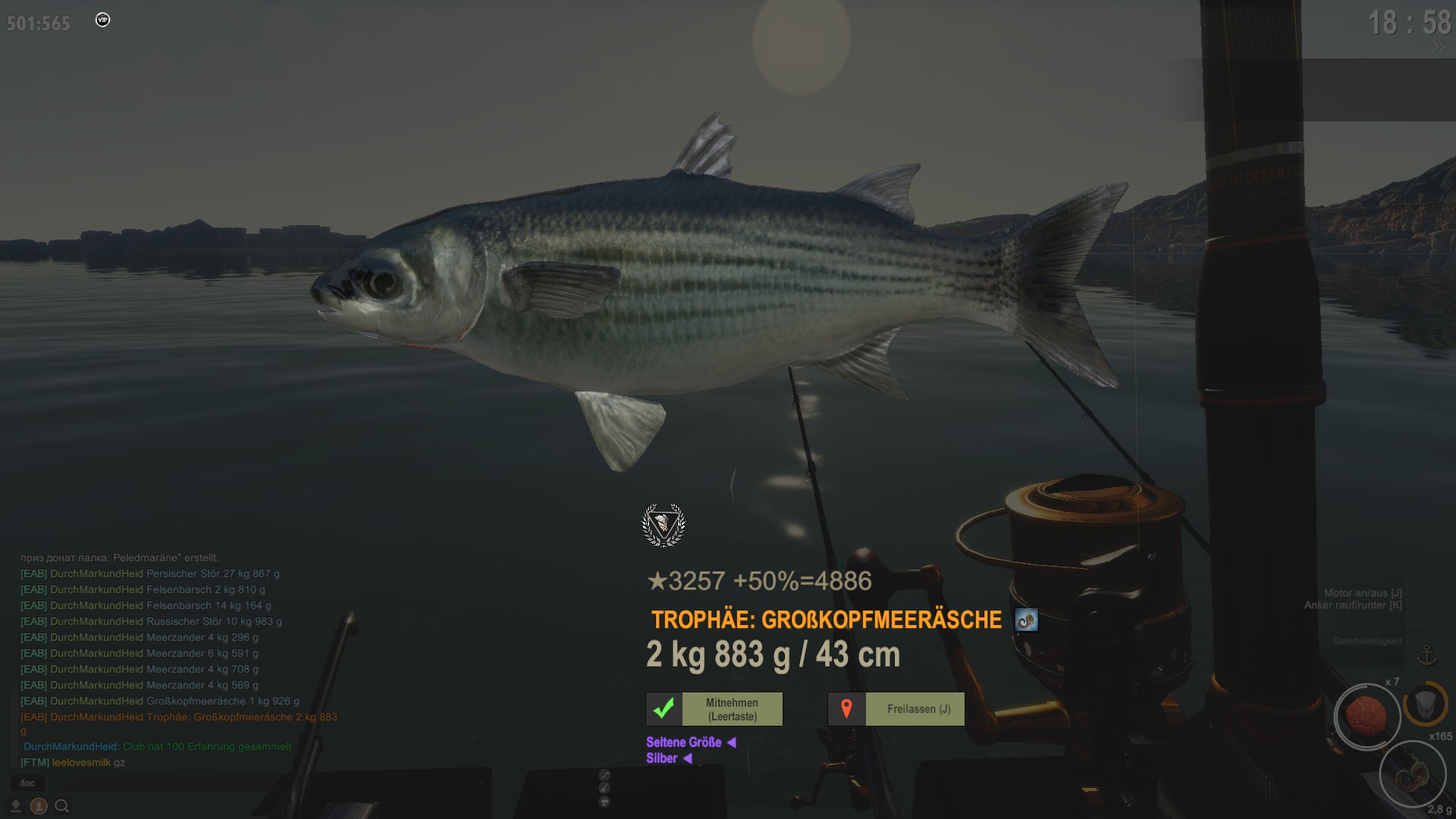Open the chat search magnifier
This screenshot has height=819, width=1456.
pyautogui.click(x=62, y=806)
